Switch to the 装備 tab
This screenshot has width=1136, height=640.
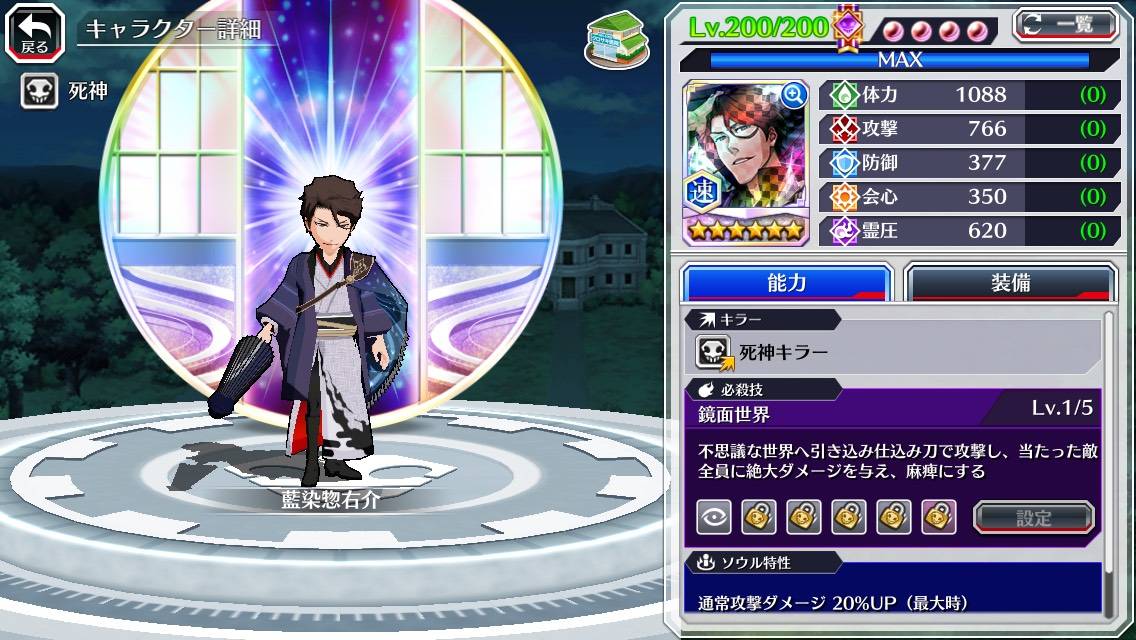point(1010,283)
